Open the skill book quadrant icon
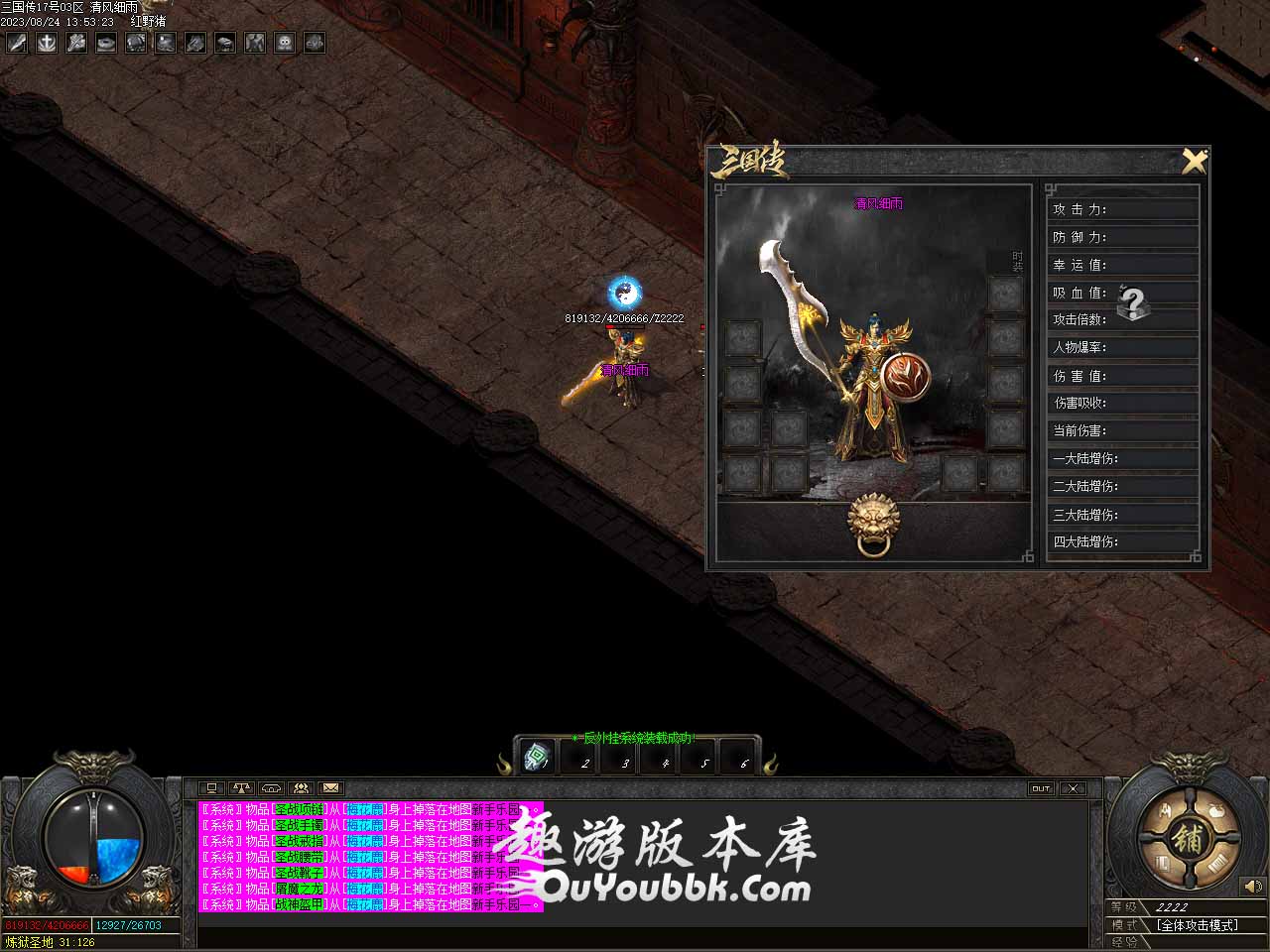The image size is (1270, 952). pos(1161,865)
